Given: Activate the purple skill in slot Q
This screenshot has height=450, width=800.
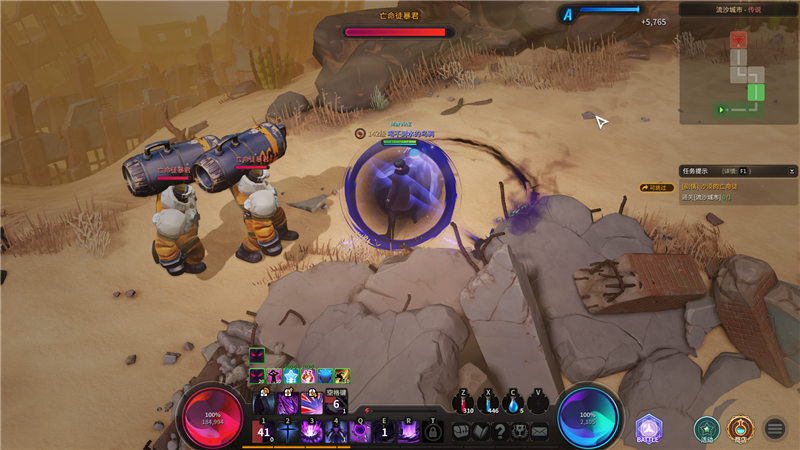Looking at the screenshot, I should click(x=360, y=431).
